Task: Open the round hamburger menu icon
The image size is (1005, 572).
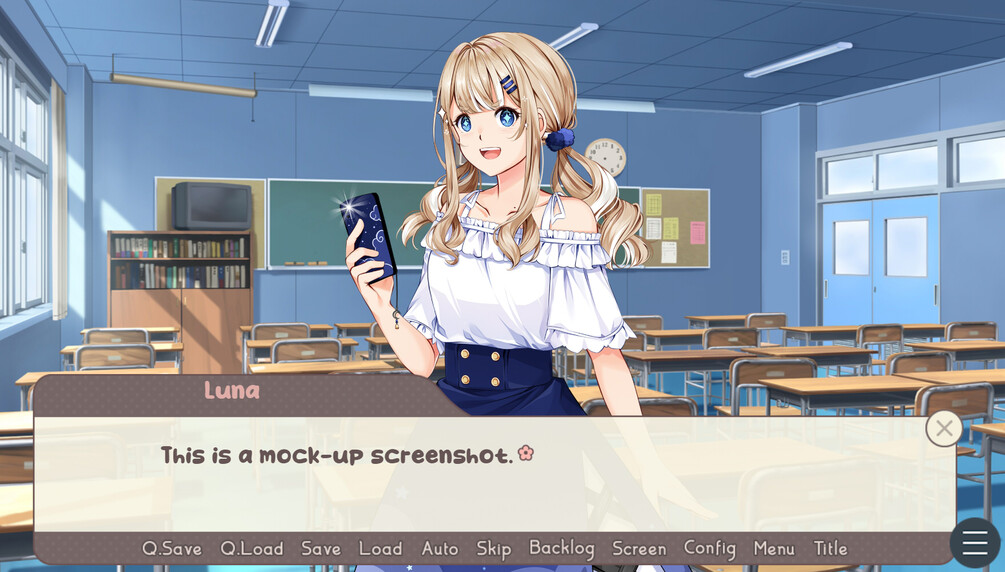Action: click(975, 543)
